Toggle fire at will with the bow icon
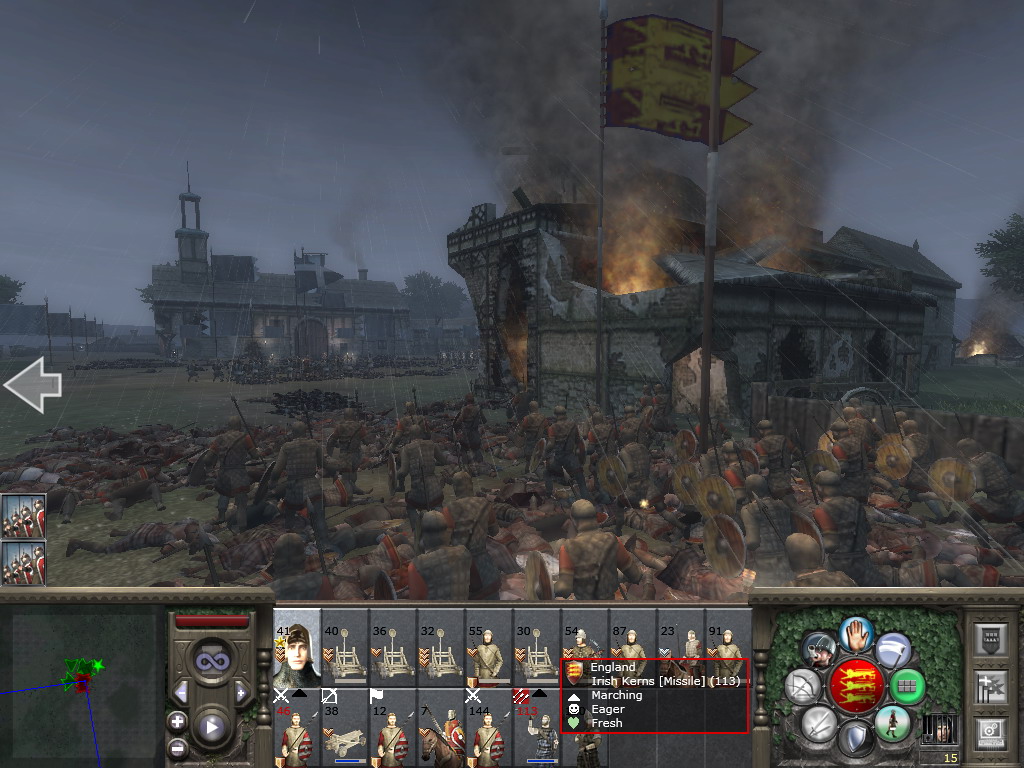This screenshot has width=1024, height=768. [x=801, y=685]
